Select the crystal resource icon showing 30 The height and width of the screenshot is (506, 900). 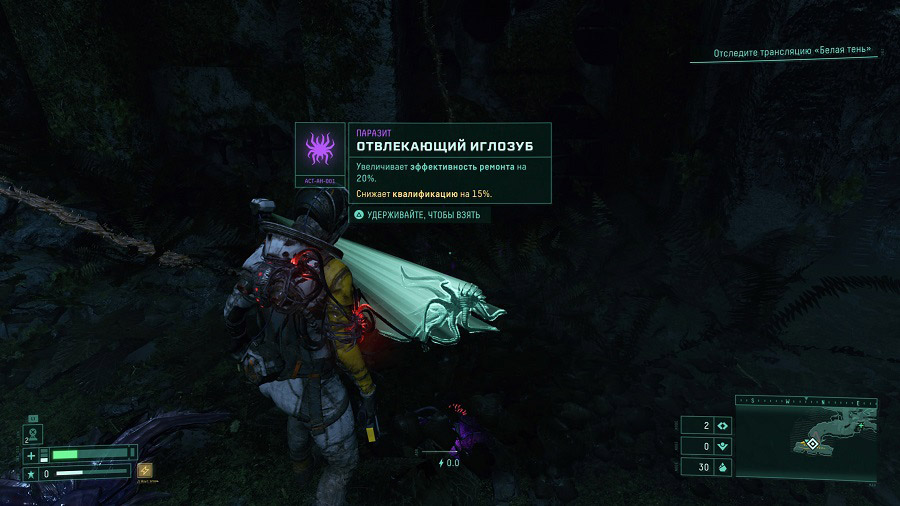(722, 466)
